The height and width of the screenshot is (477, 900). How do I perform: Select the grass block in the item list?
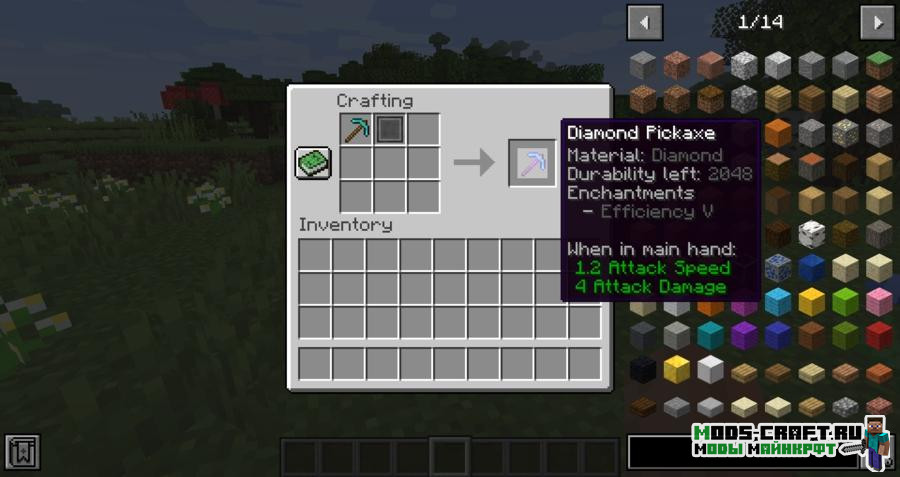[879, 65]
